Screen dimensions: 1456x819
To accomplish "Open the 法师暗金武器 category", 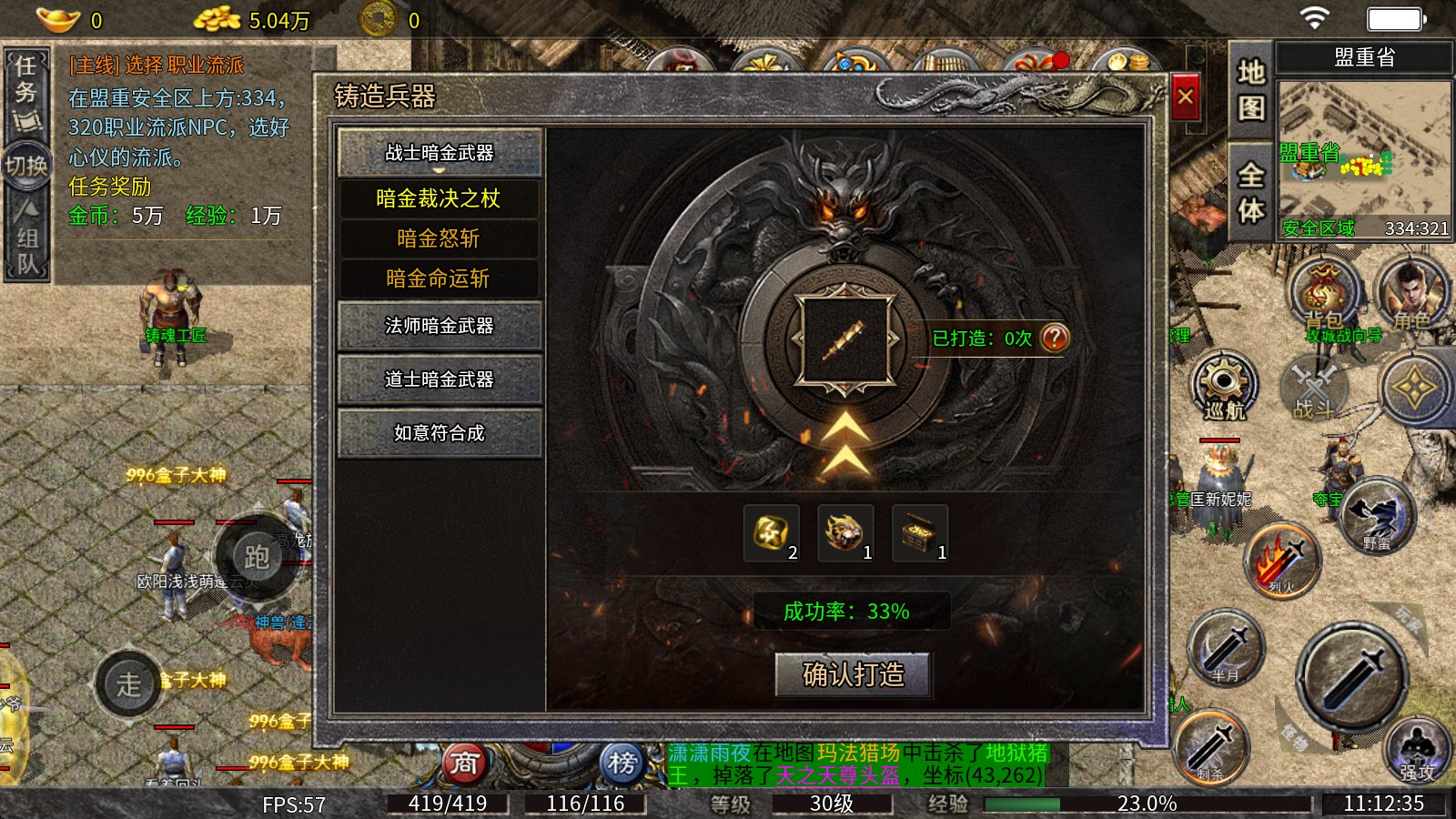I will pyautogui.click(x=440, y=326).
